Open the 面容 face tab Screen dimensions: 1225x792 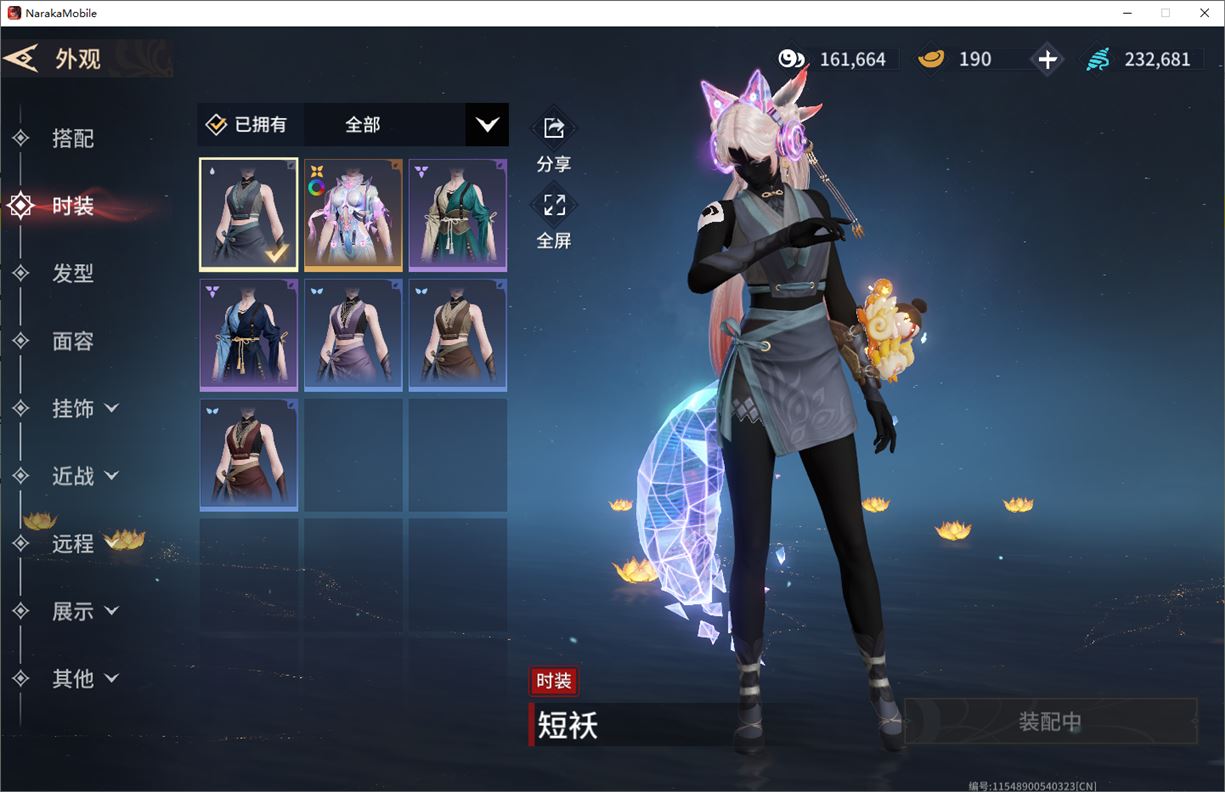72,341
